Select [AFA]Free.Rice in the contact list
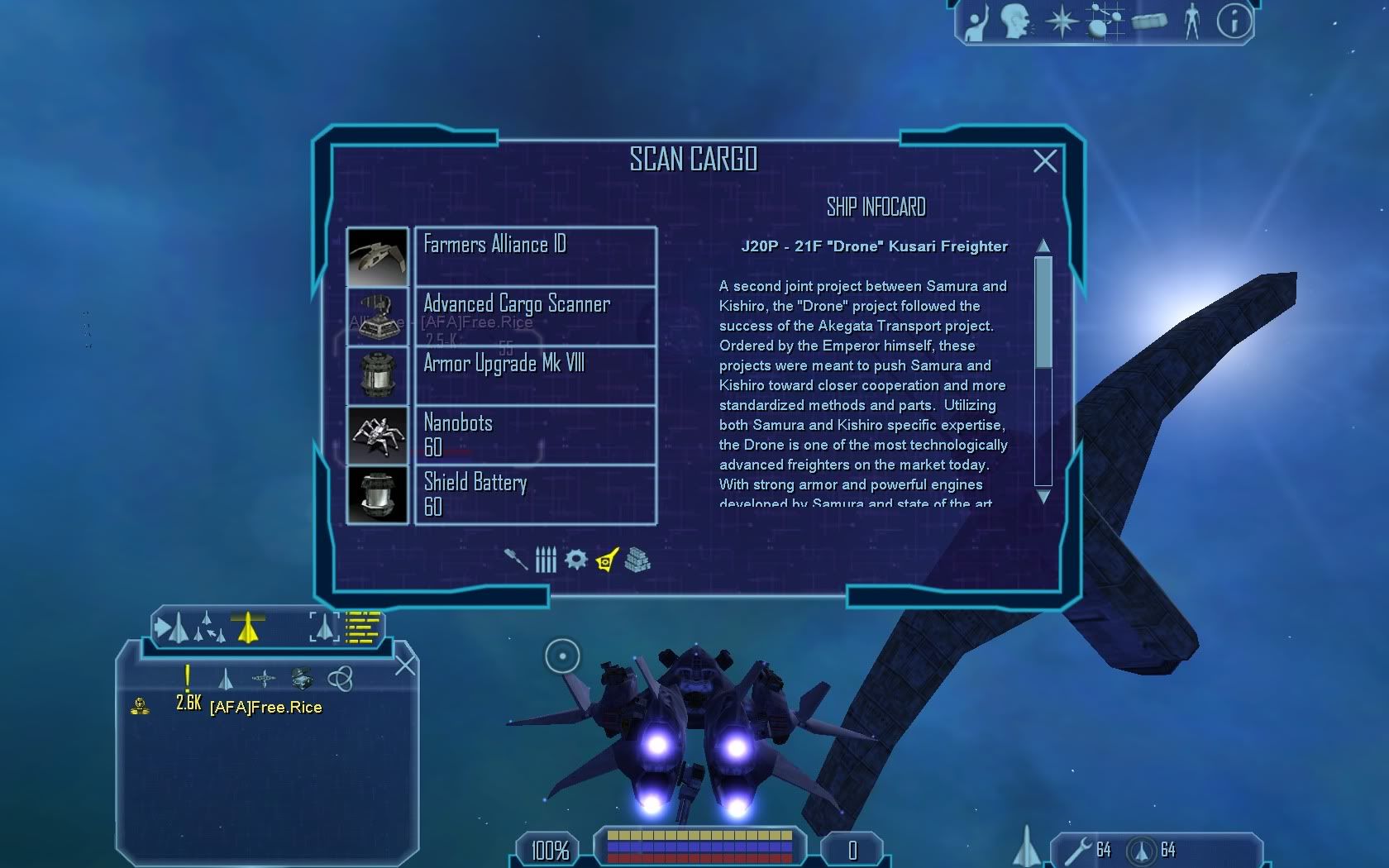 [x=265, y=707]
